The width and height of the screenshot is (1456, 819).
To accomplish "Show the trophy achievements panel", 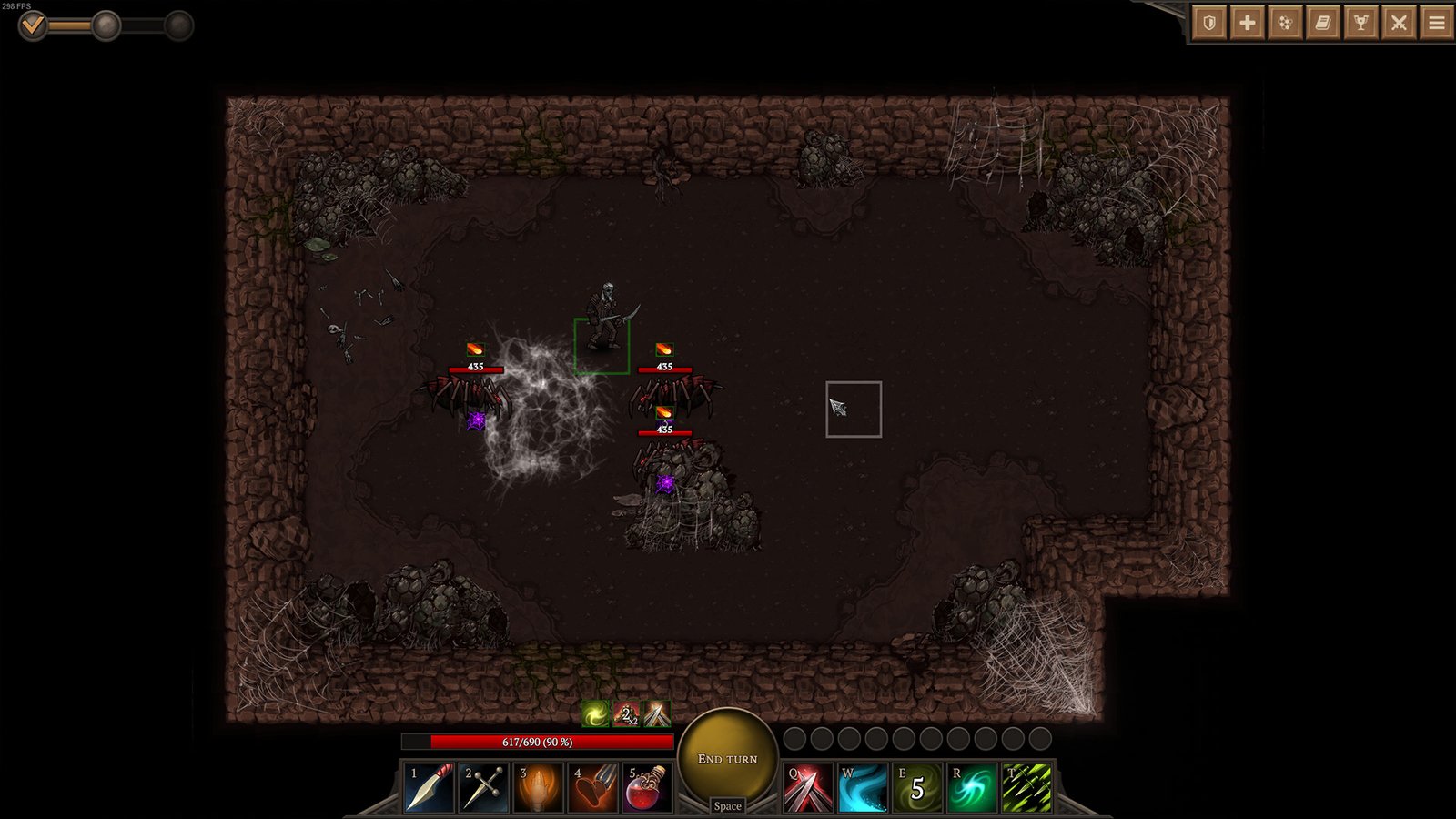I will click(1361, 23).
